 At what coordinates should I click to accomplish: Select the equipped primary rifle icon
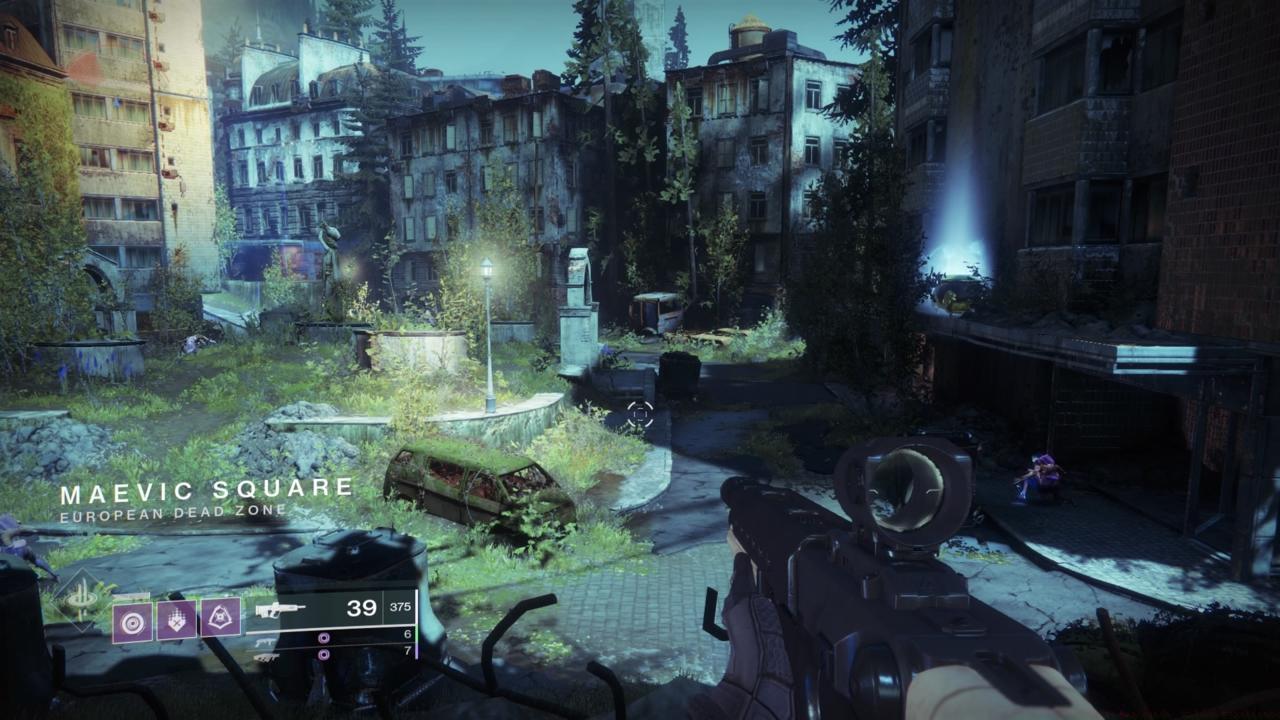pyautogui.click(x=269, y=609)
